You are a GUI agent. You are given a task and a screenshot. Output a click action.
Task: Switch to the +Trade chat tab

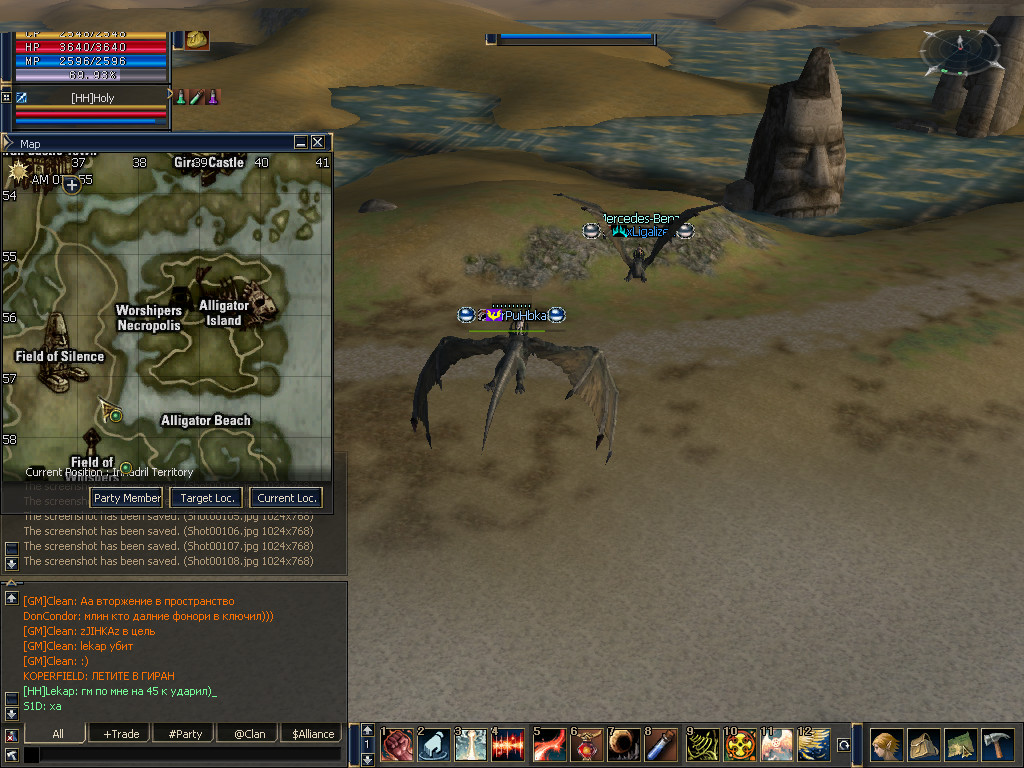(121, 734)
